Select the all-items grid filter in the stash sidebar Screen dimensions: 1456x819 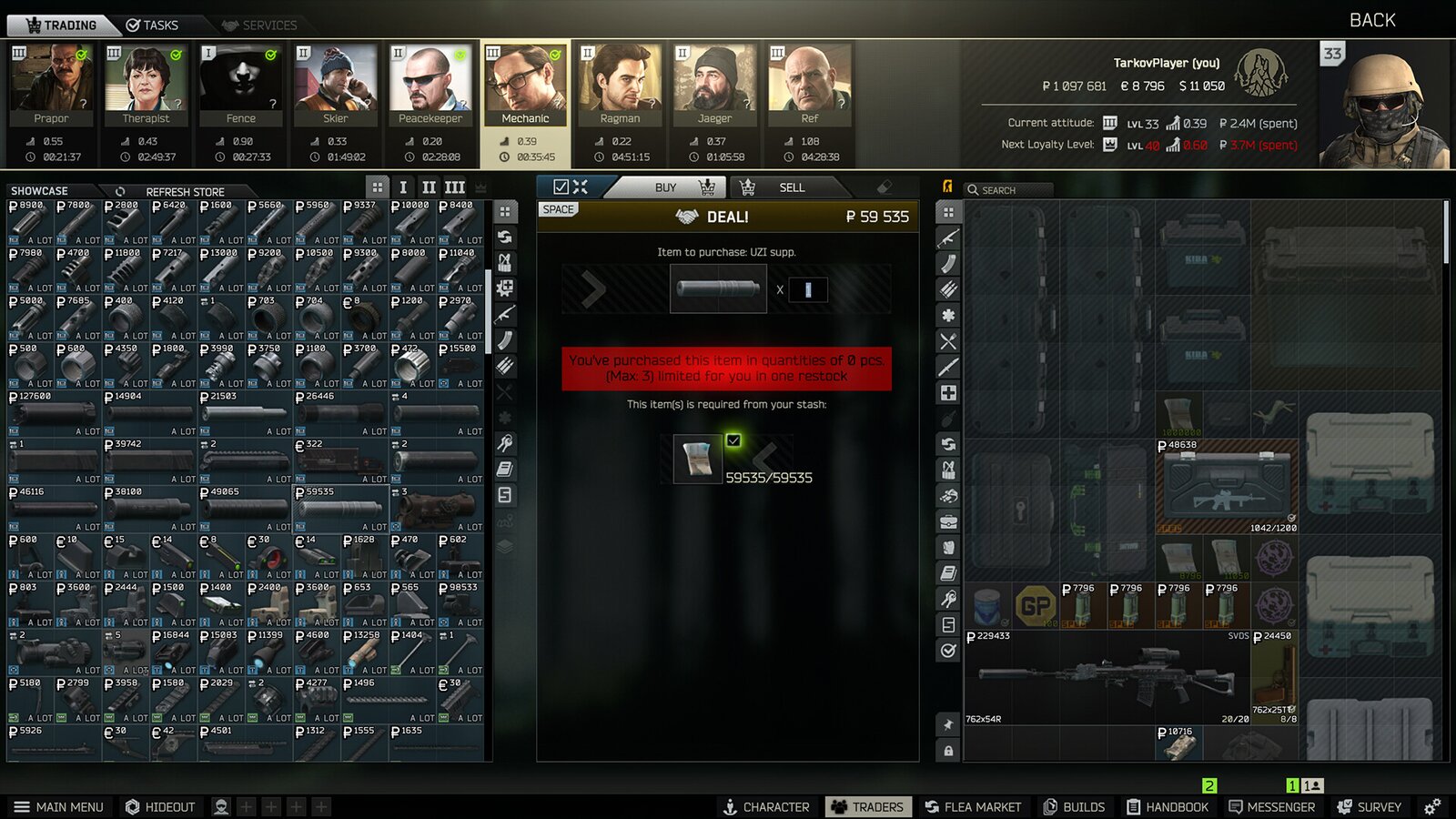tap(948, 211)
